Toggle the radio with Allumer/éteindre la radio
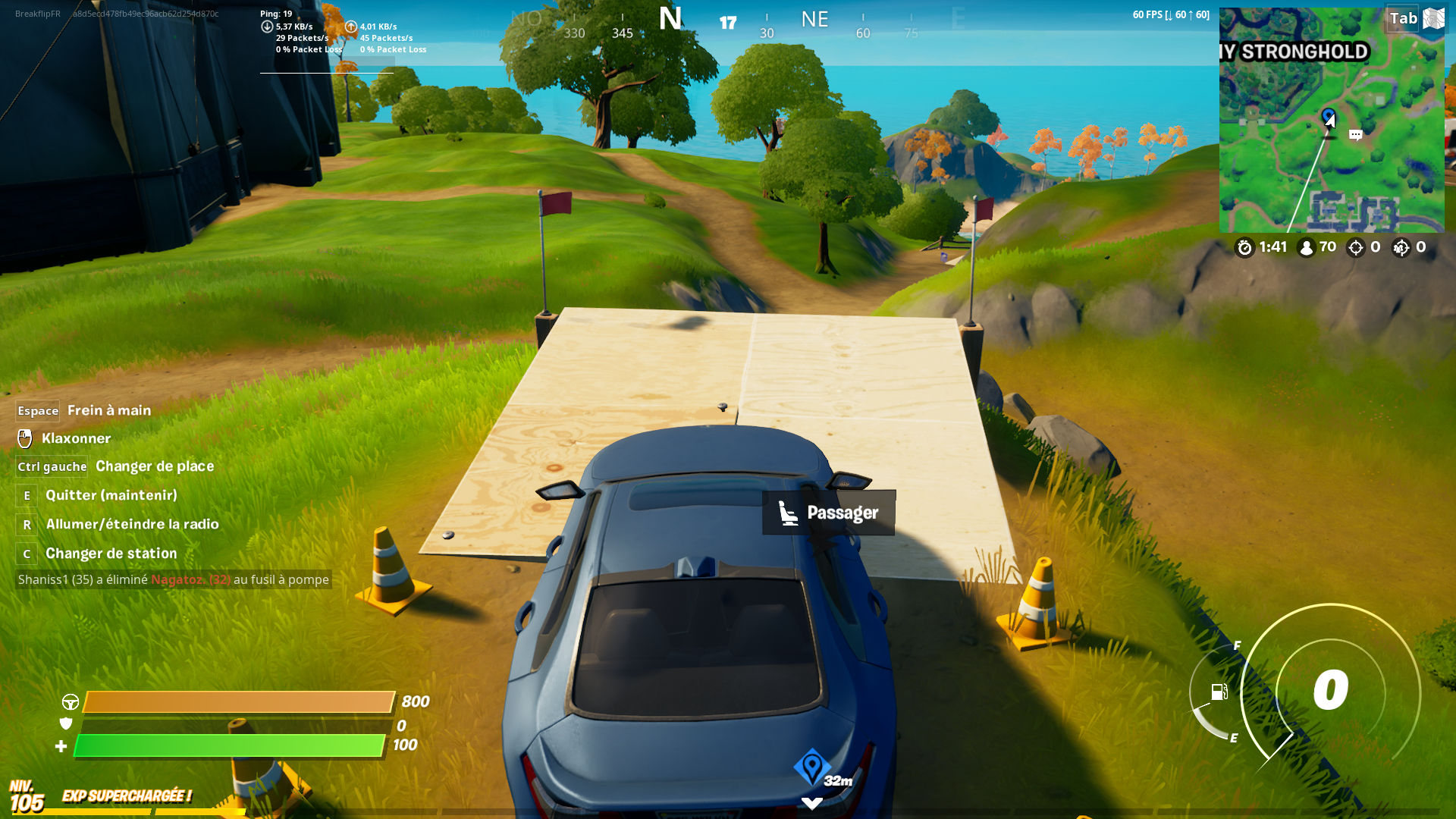This screenshot has height=819, width=1456. [132, 523]
